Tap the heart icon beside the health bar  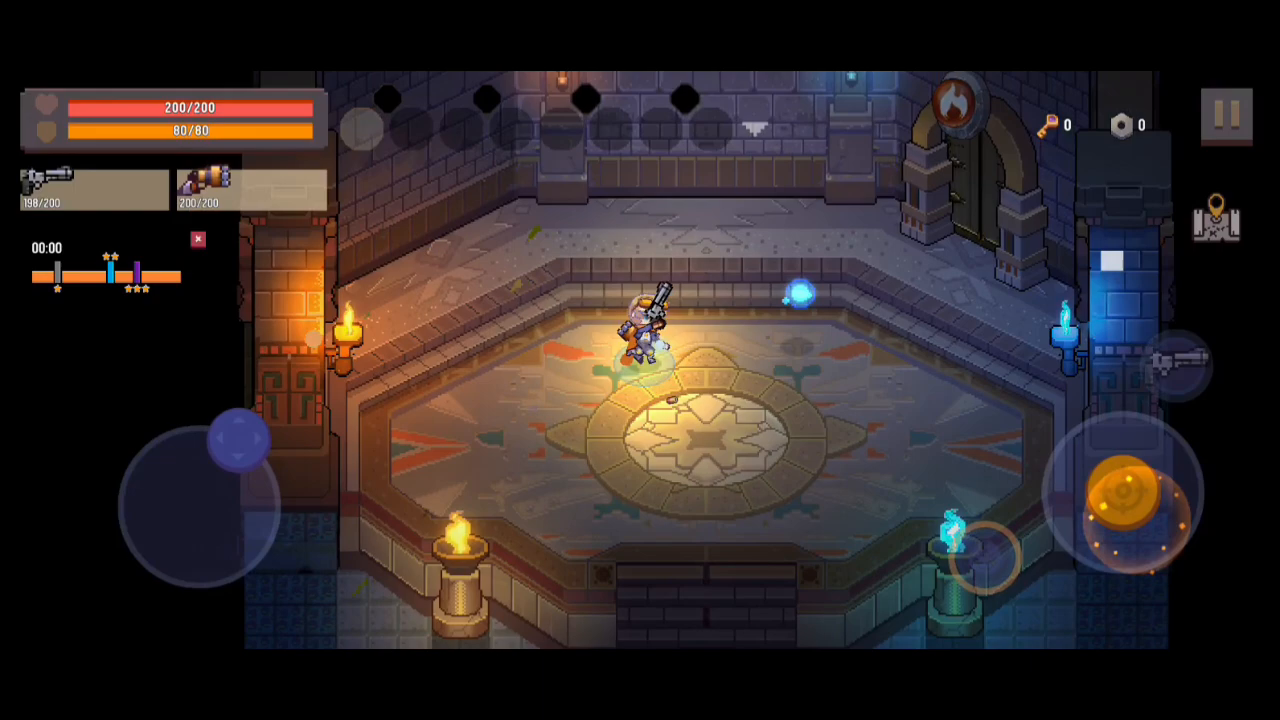pyautogui.click(x=46, y=104)
